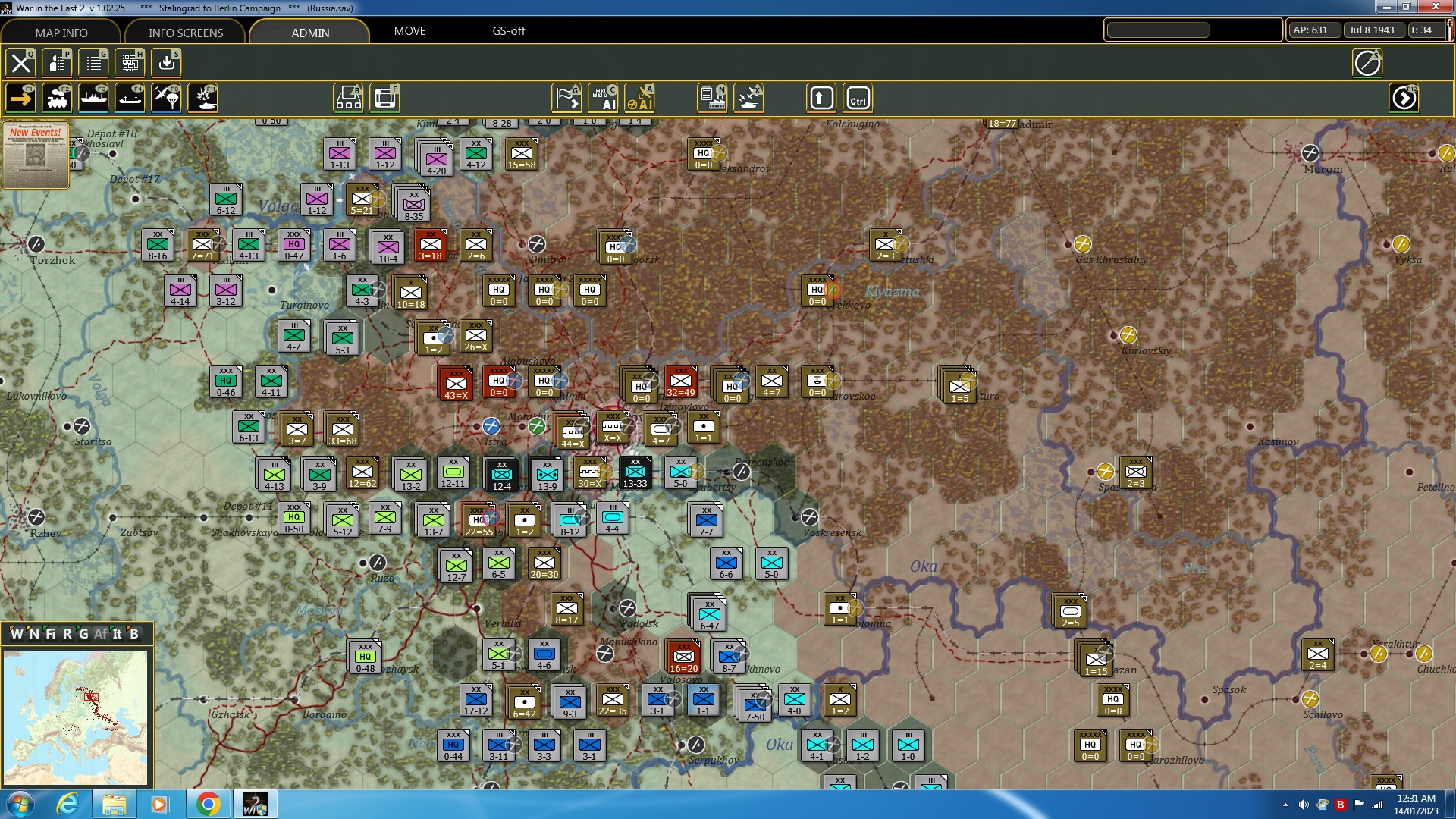Open the Commander's Report icon
This screenshot has width=1456, height=819.
(x=58, y=62)
